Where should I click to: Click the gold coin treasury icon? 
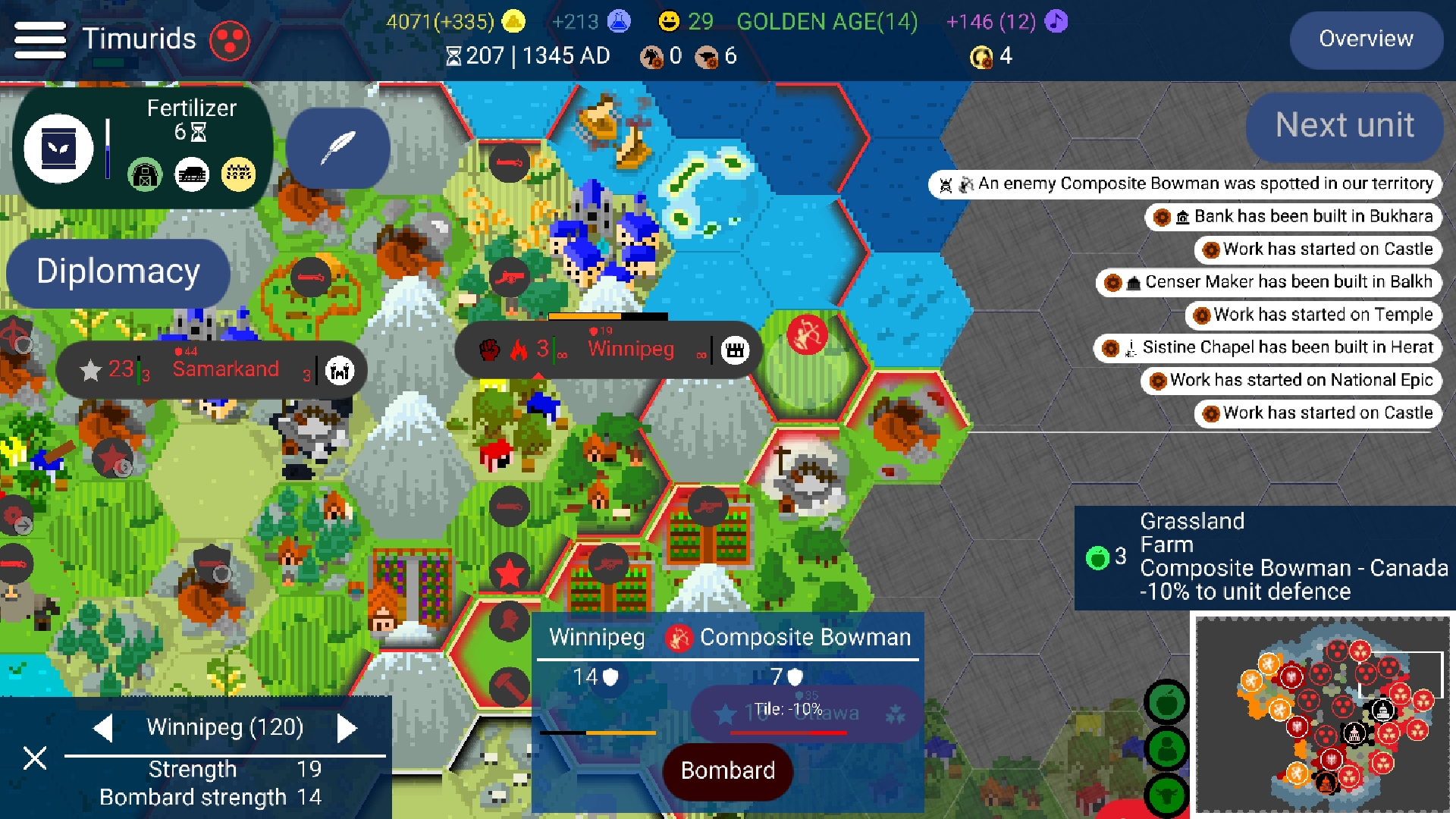pos(513,22)
